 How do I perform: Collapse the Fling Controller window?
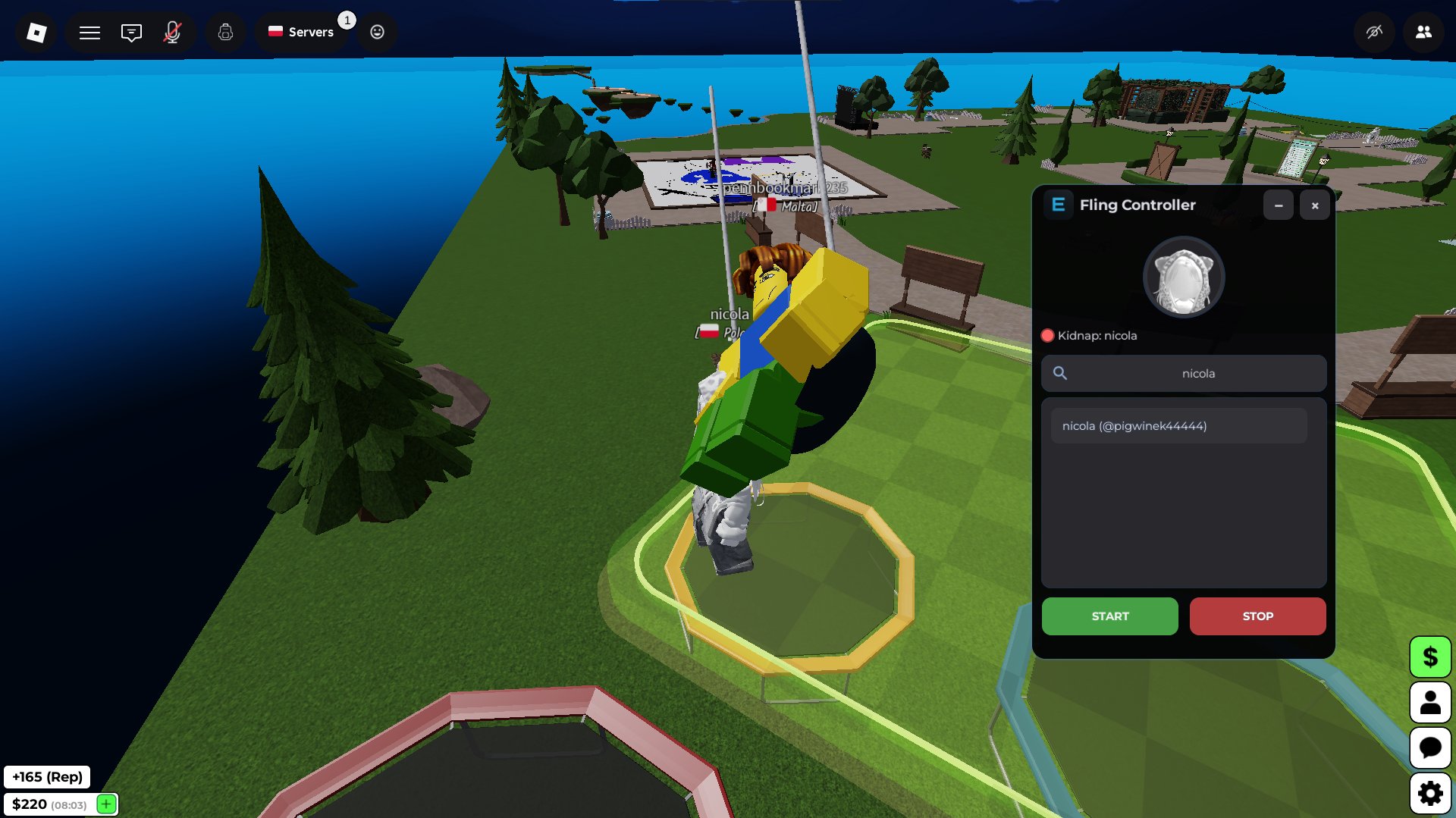click(x=1279, y=205)
